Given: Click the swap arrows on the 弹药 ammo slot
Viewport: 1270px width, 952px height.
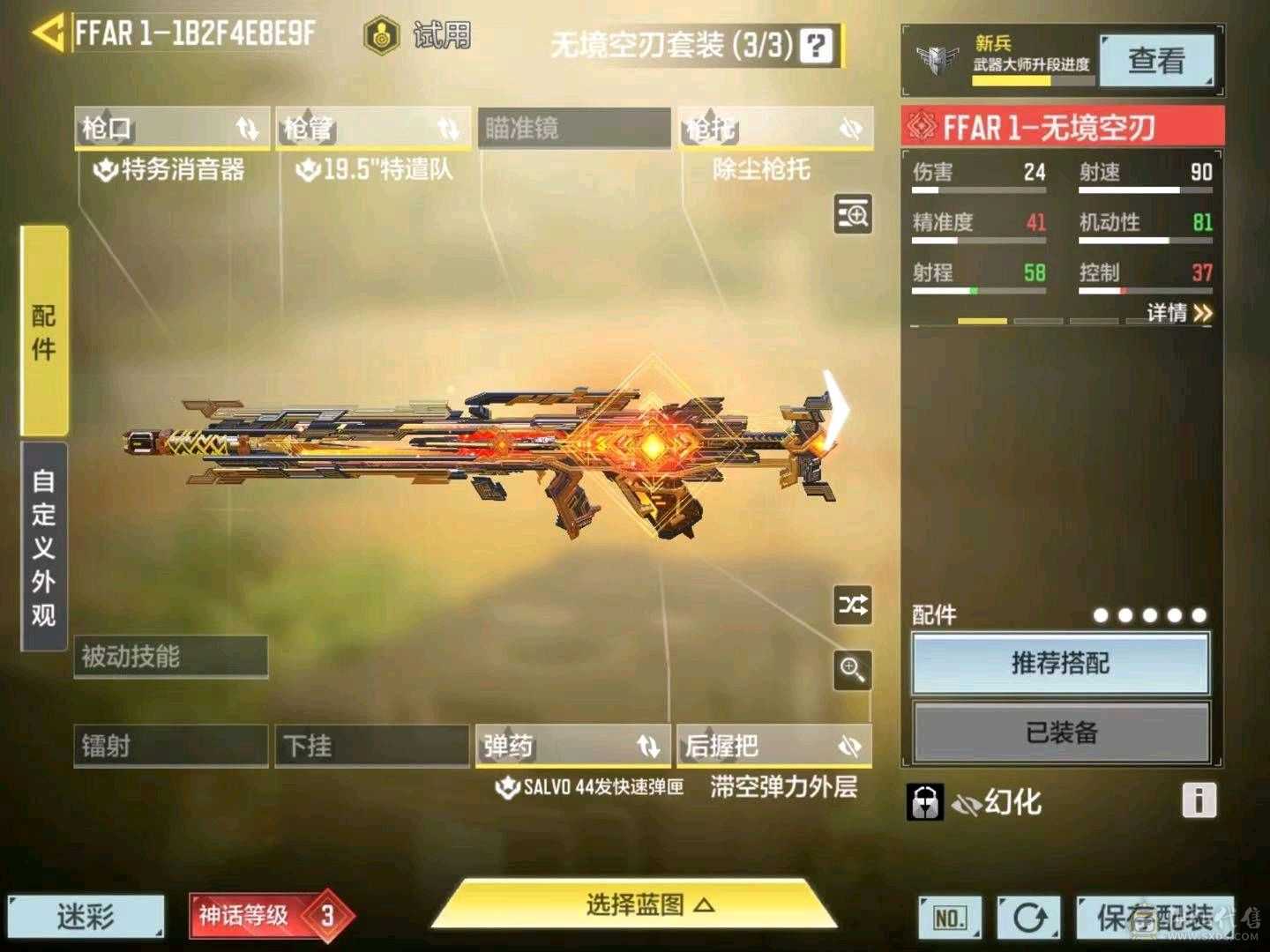Looking at the screenshot, I should click(646, 746).
